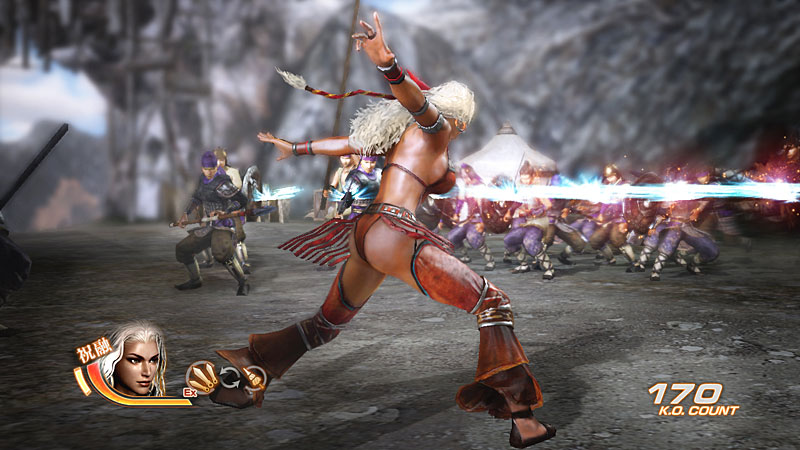Select the throwing knives weapon icon

pyautogui.click(x=202, y=376)
